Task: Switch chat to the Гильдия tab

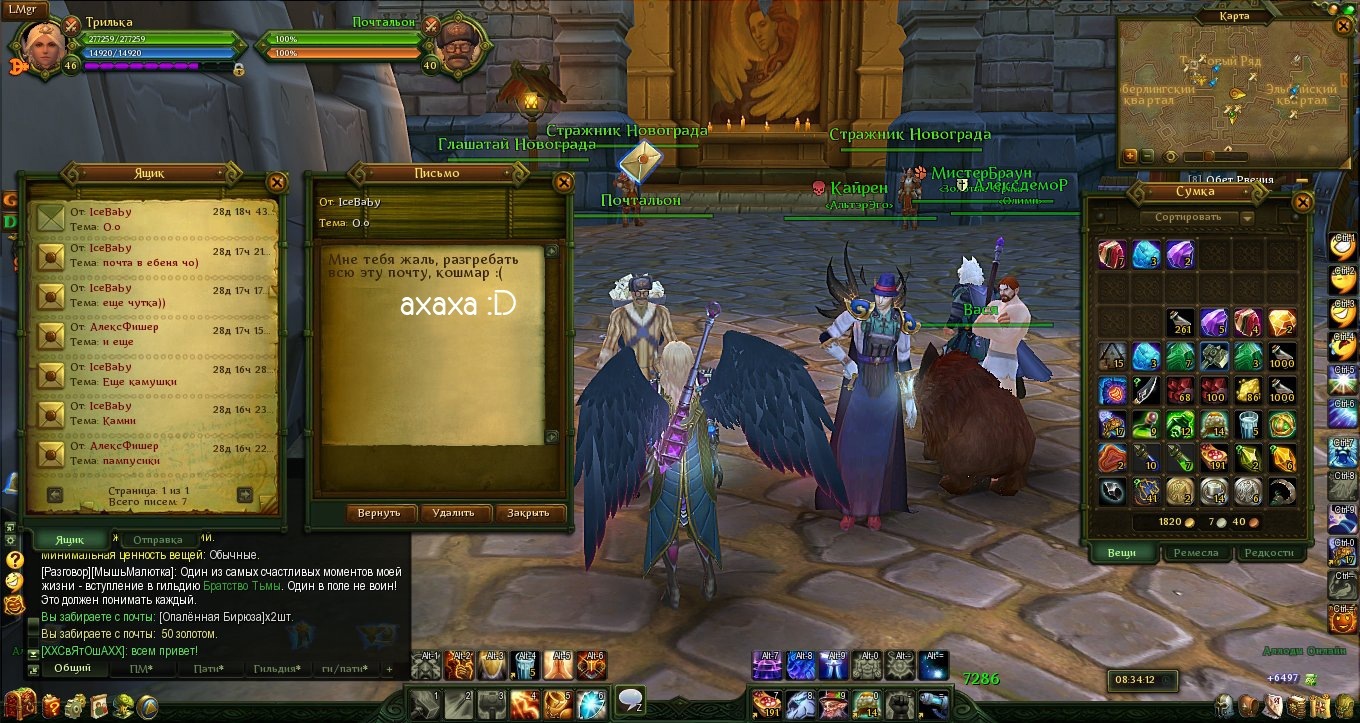Action: pos(277,669)
